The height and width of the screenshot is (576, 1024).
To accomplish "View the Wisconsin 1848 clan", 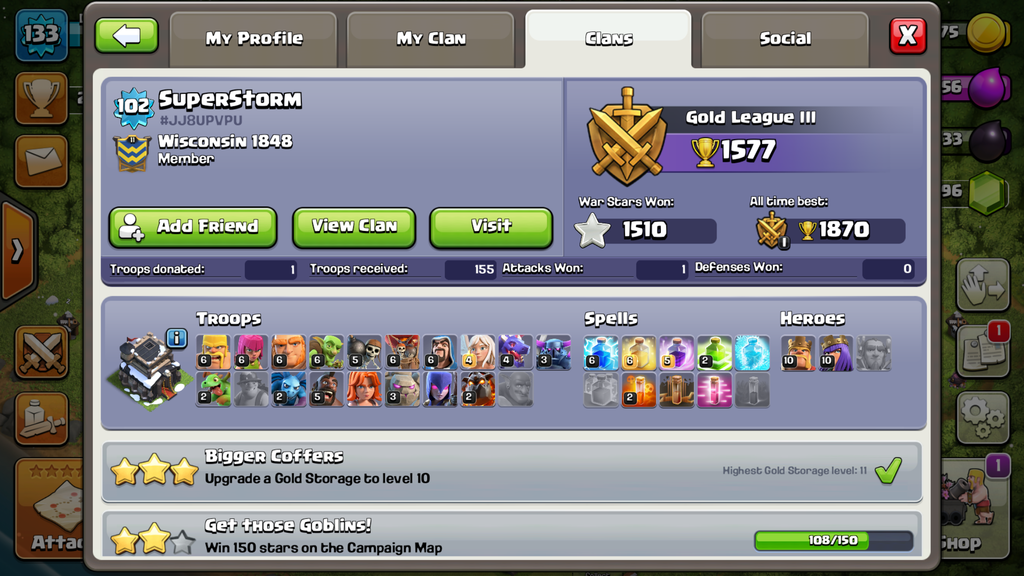I will (354, 227).
